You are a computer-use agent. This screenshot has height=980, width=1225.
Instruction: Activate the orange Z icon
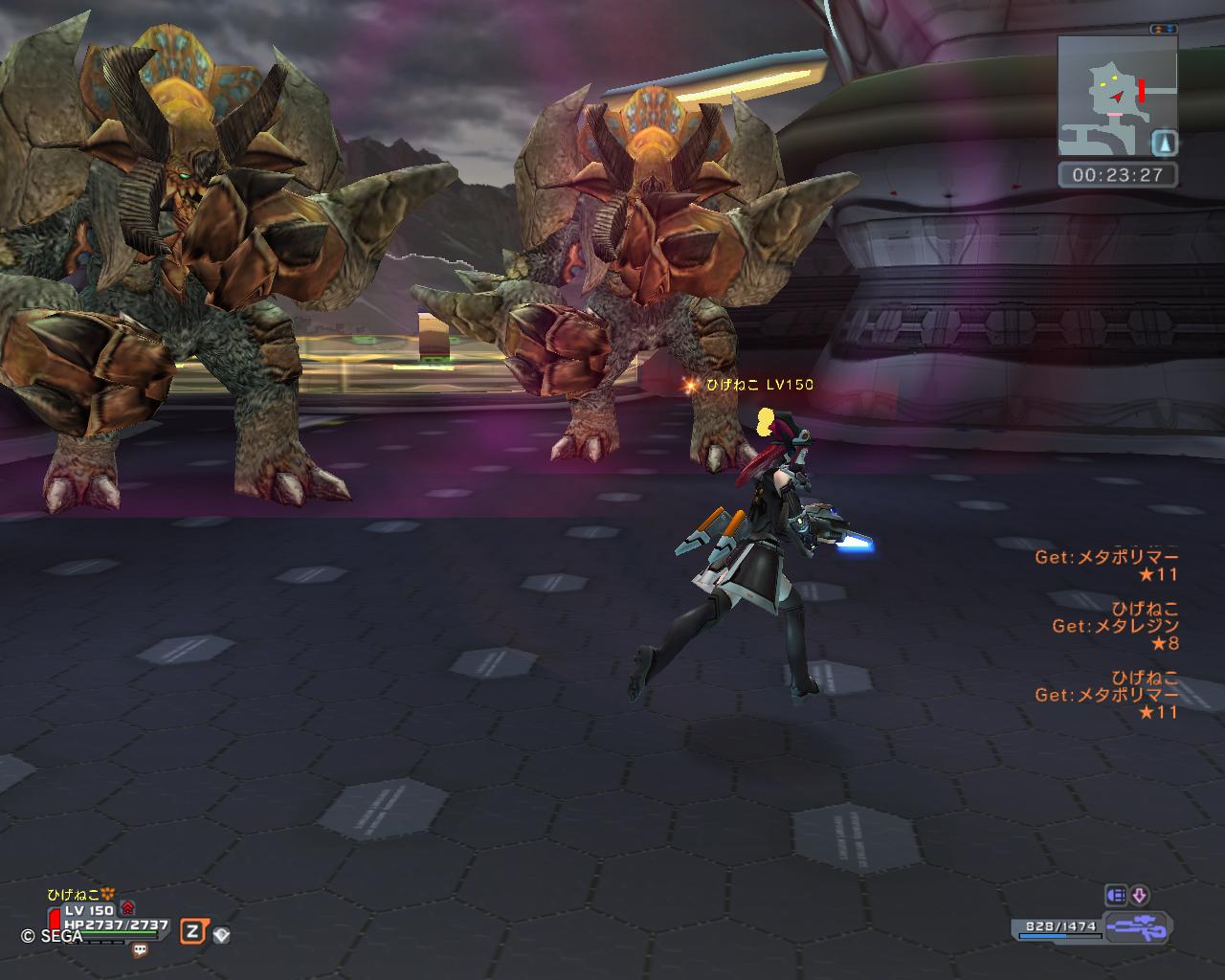point(194,932)
